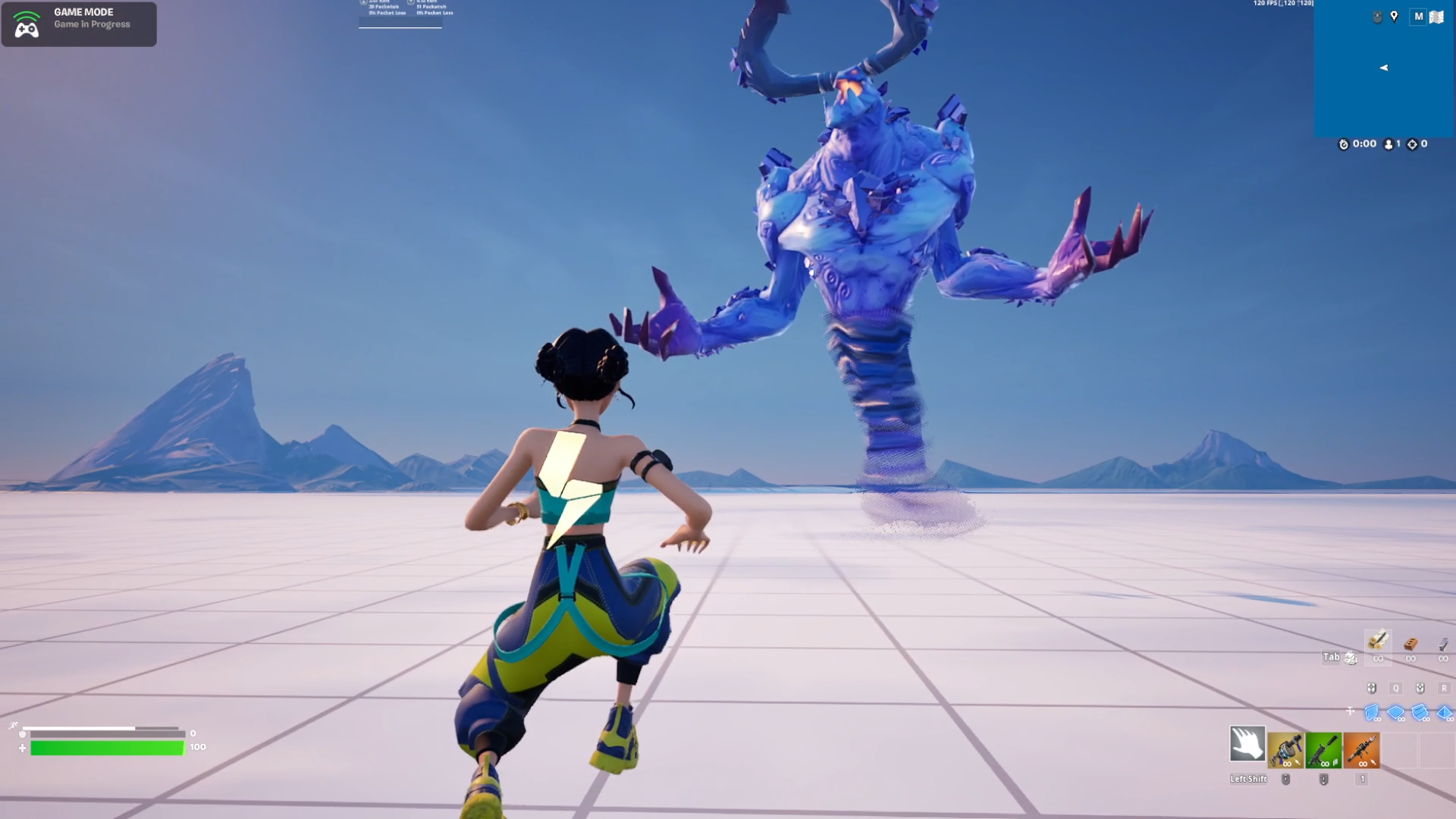Click the GAME MODE banner showing Game in Progress
The image size is (1456, 819).
(79, 23)
